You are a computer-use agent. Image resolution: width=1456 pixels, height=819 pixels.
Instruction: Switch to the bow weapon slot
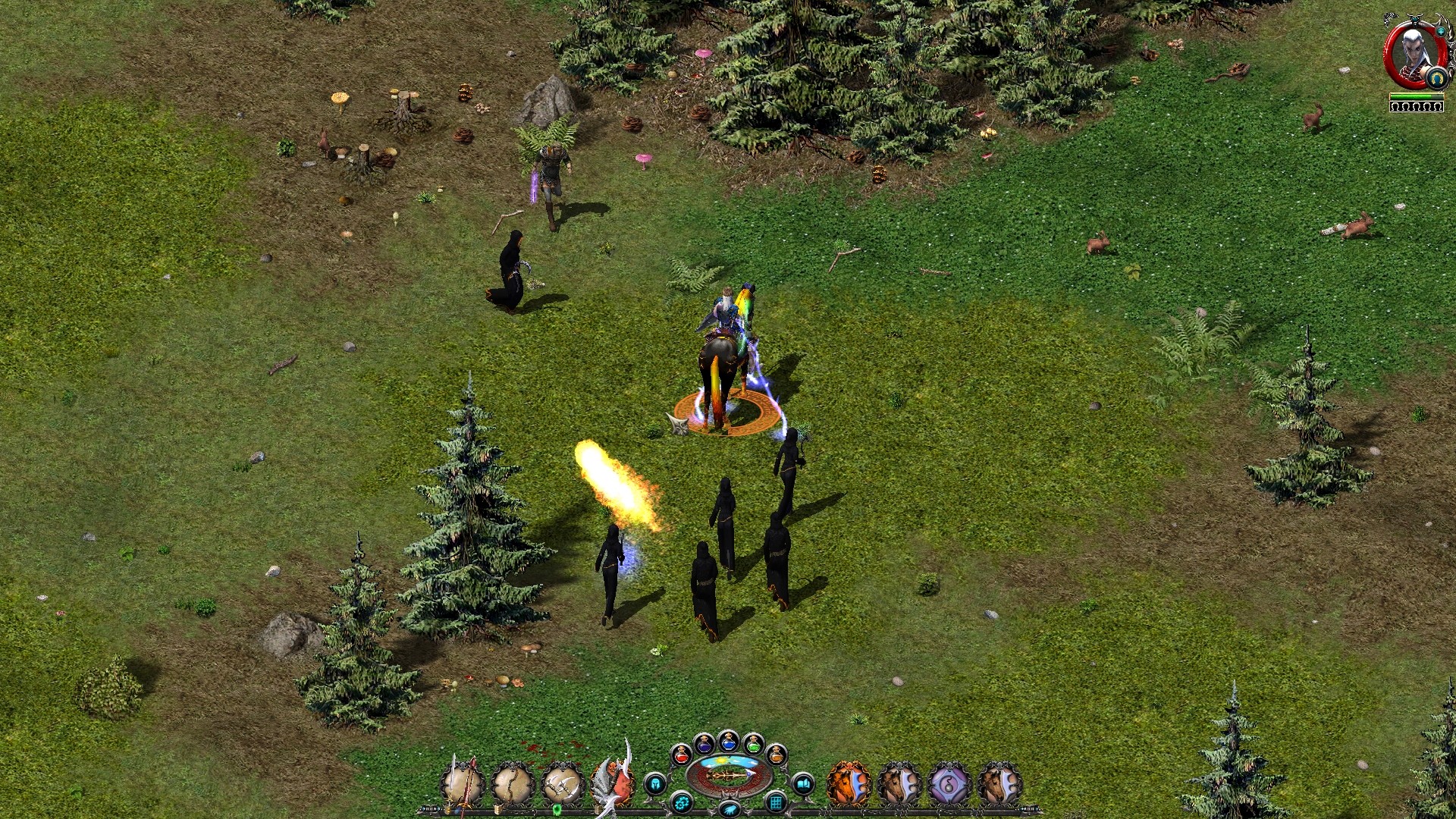coord(513,784)
